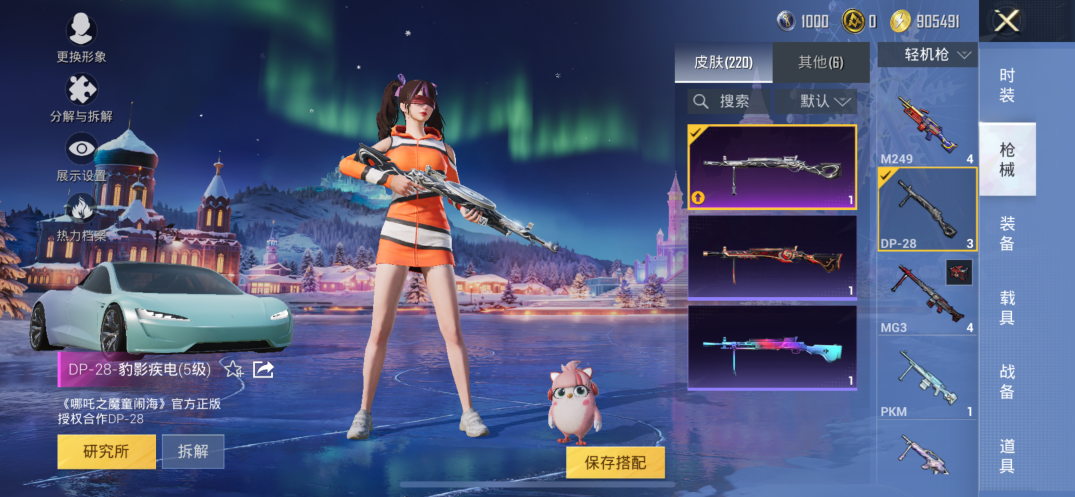Select the rainbow-colored DP-28 skin
Image resolution: width=1075 pixels, height=497 pixels.
click(x=771, y=346)
